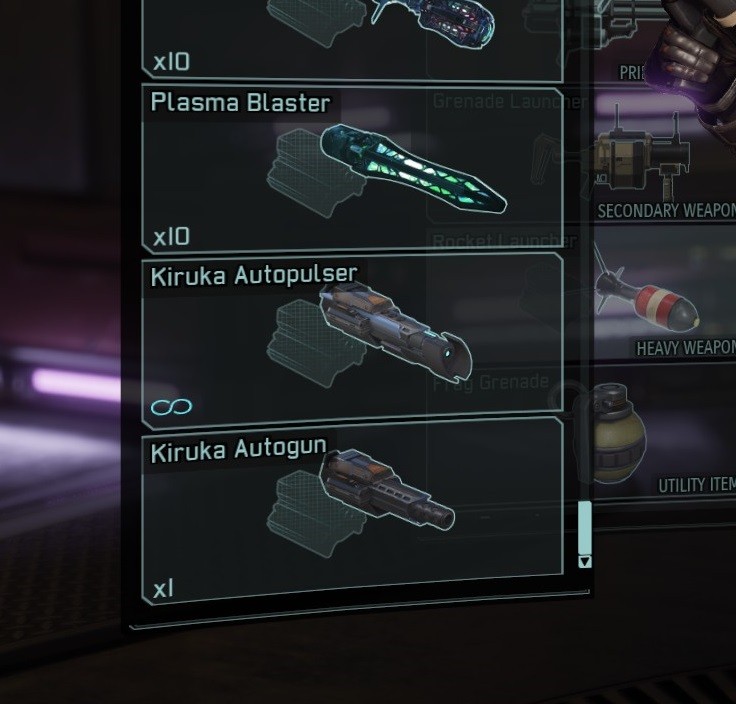Viewport: 736px width, 704px height.
Task: Select the Plasma Blaster weapon
Action: 352,169
